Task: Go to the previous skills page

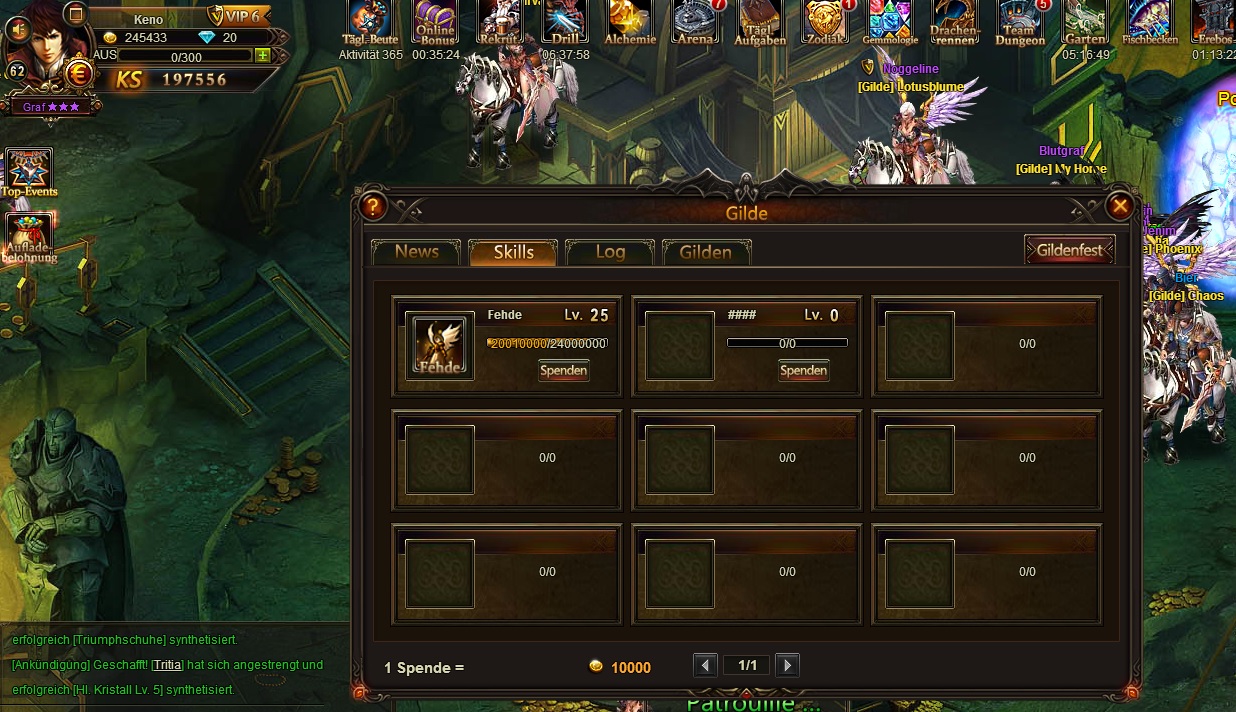Action: 705,665
